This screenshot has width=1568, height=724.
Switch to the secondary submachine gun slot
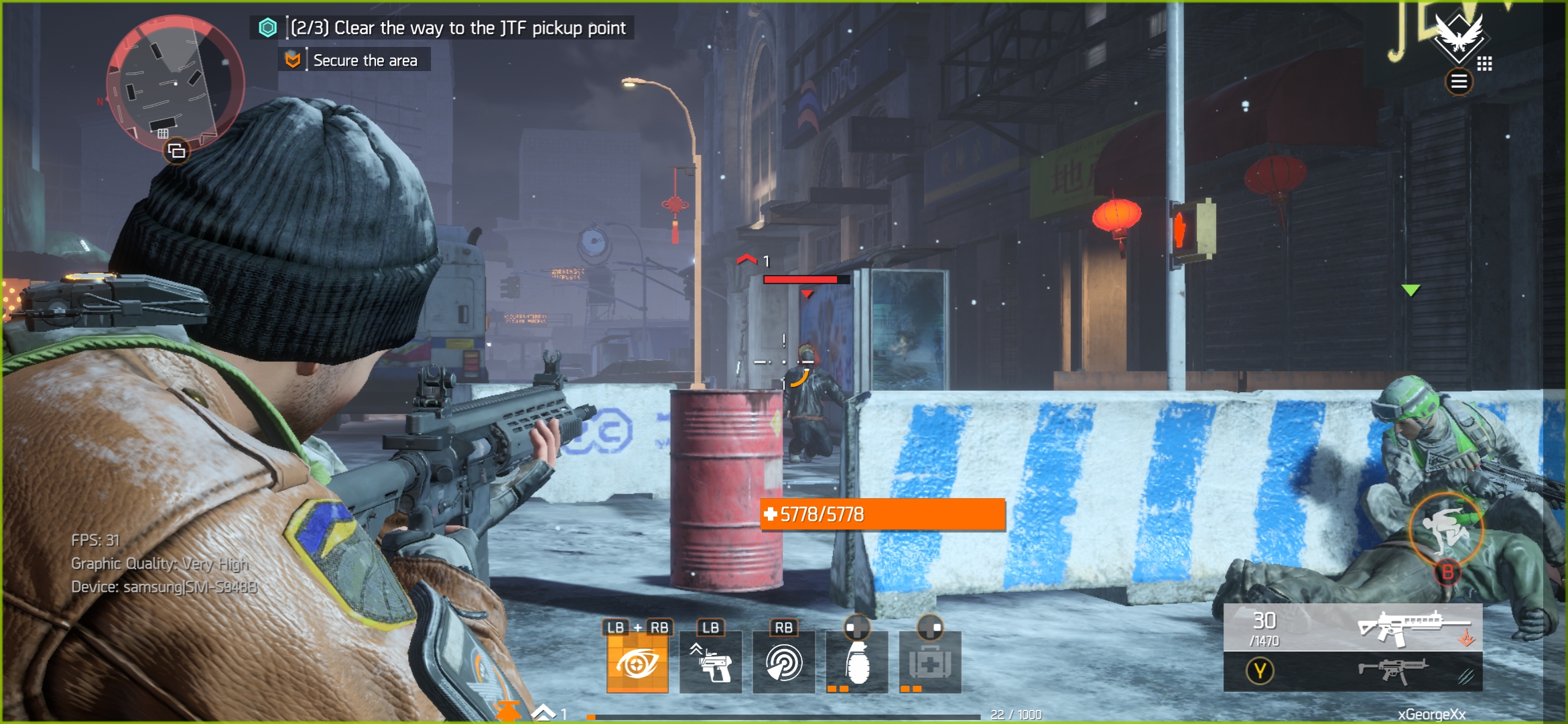point(1353,671)
